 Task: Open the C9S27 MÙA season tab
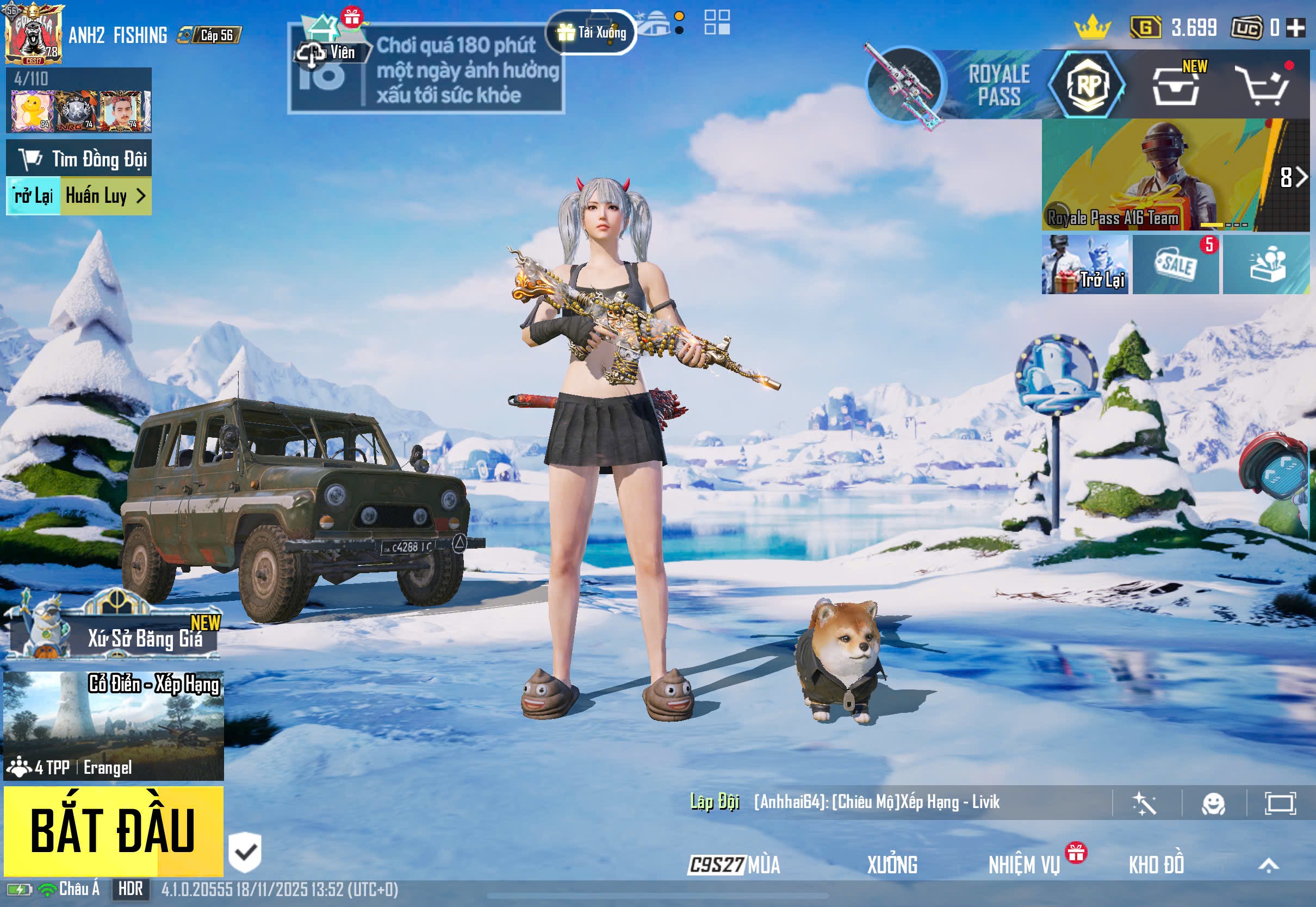tap(734, 865)
